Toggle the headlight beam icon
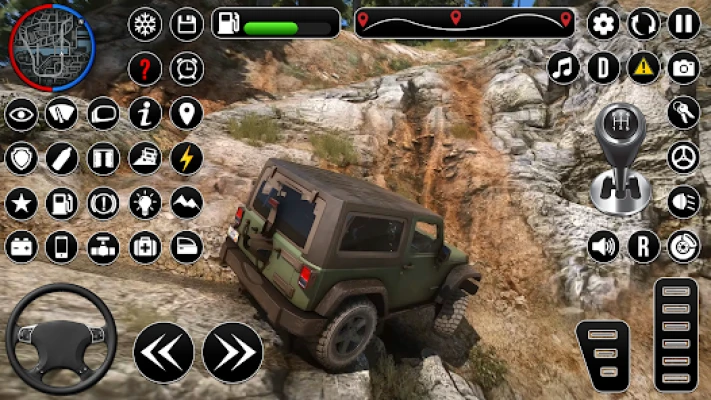Screen dimensions: 711x400 click(684, 201)
